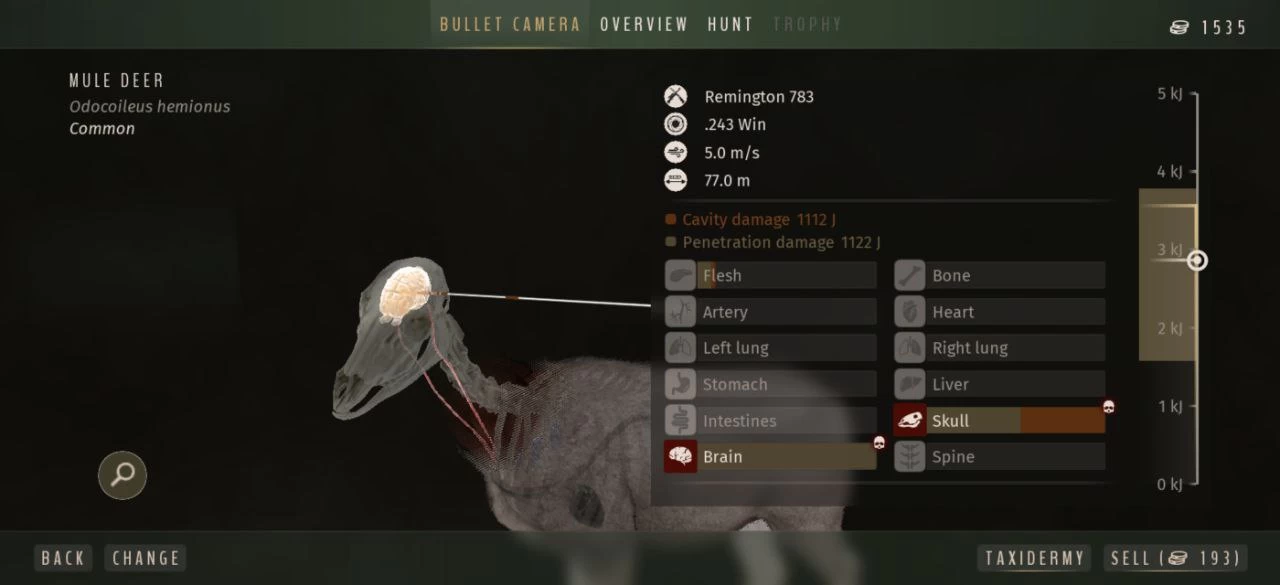Select the Right lung row
Screen dimensions: 1280x585
click(1000, 348)
